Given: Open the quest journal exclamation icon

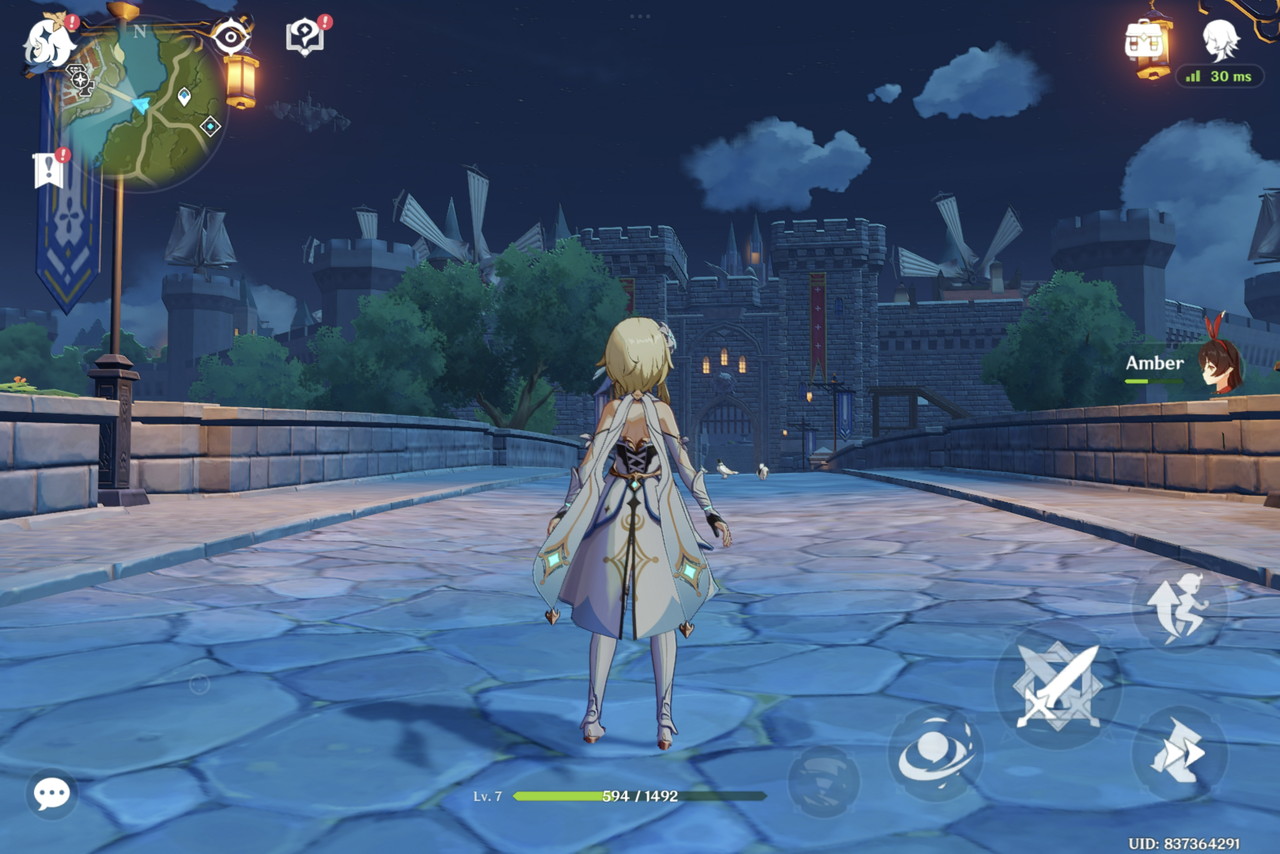Looking at the screenshot, I should point(48,170).
